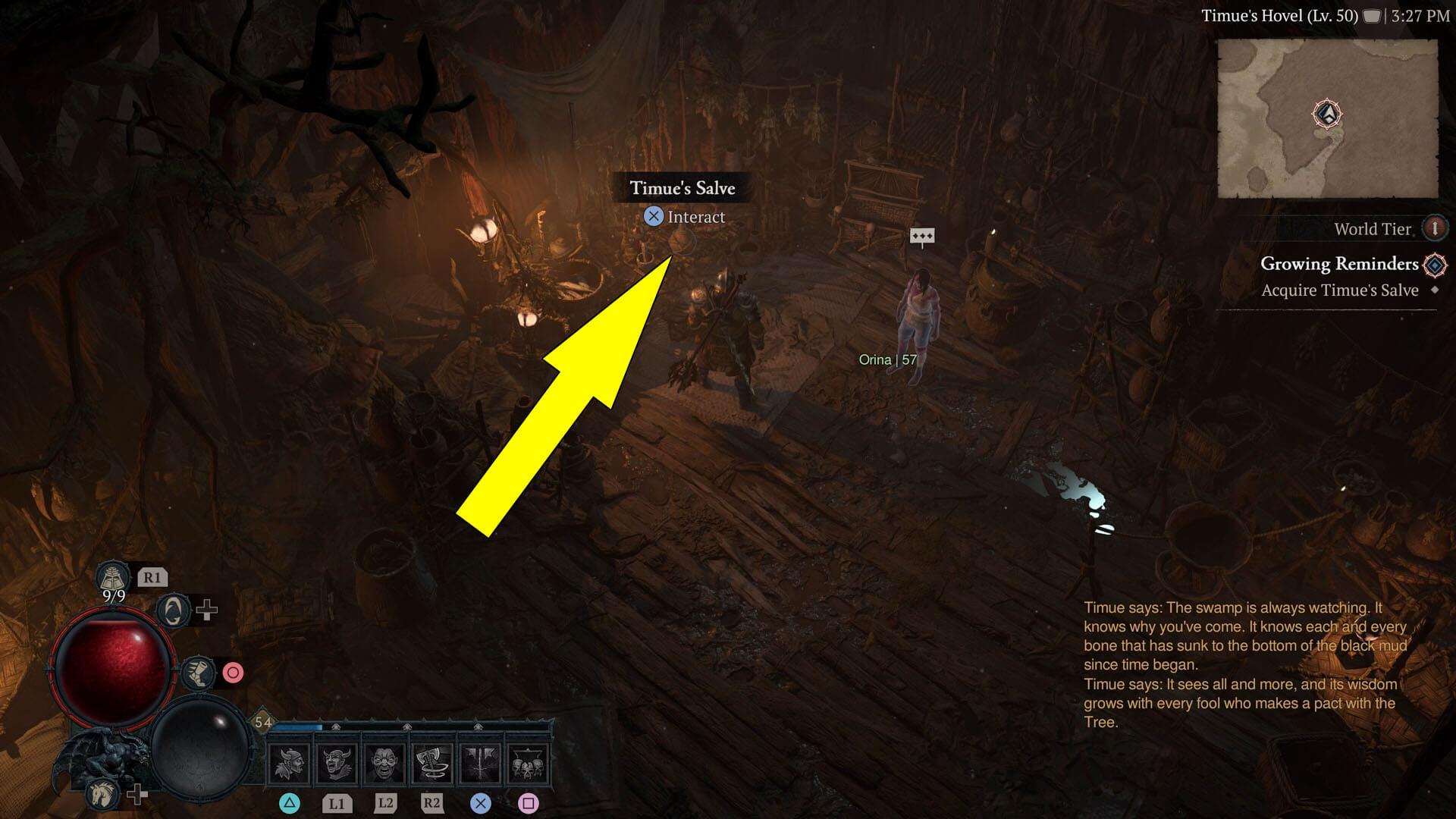
Task: Toggle the upgrade arrow above the shouting skill
Action: click(335, 726)
